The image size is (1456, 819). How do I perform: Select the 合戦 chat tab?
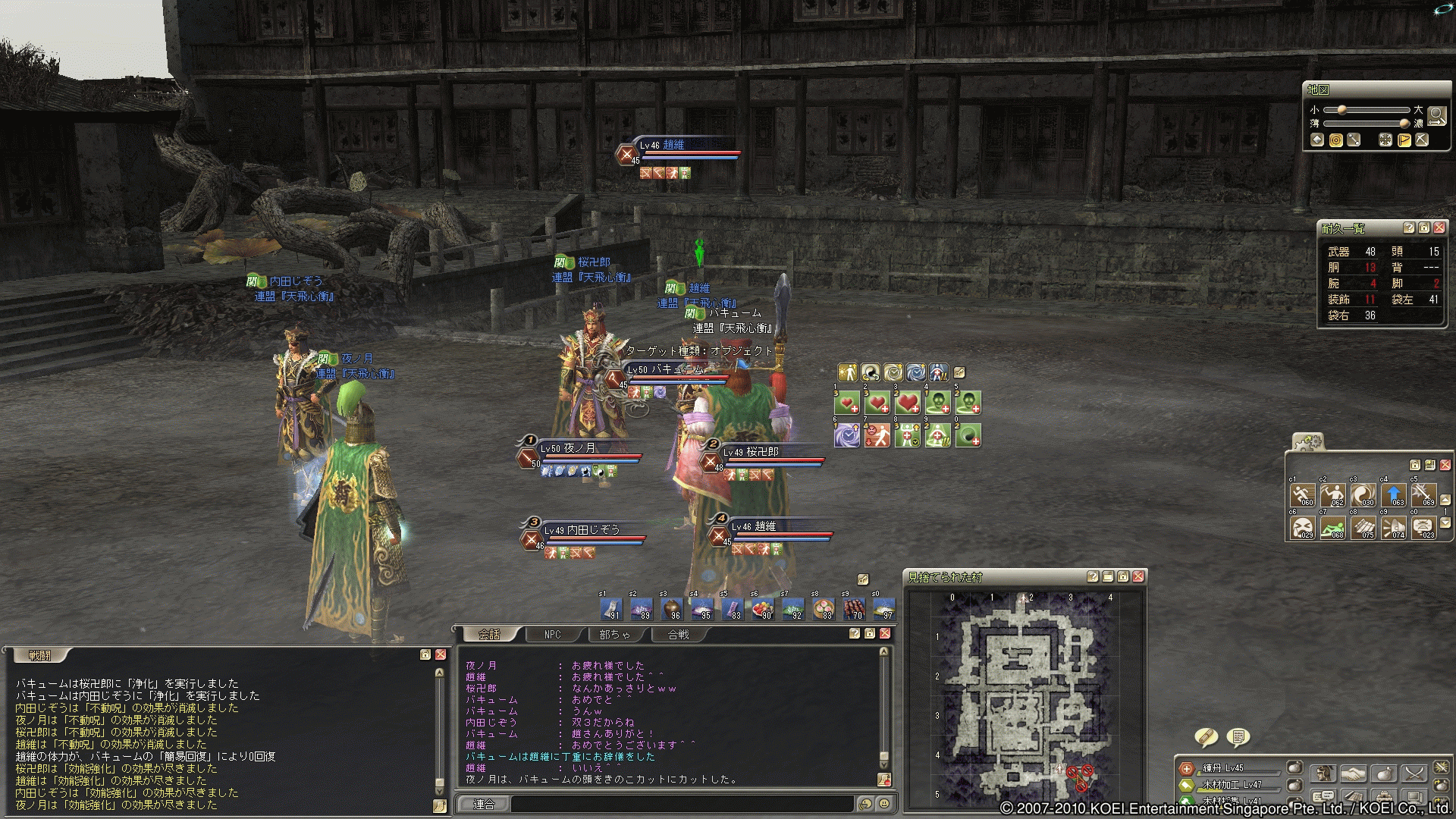(678, 635)
